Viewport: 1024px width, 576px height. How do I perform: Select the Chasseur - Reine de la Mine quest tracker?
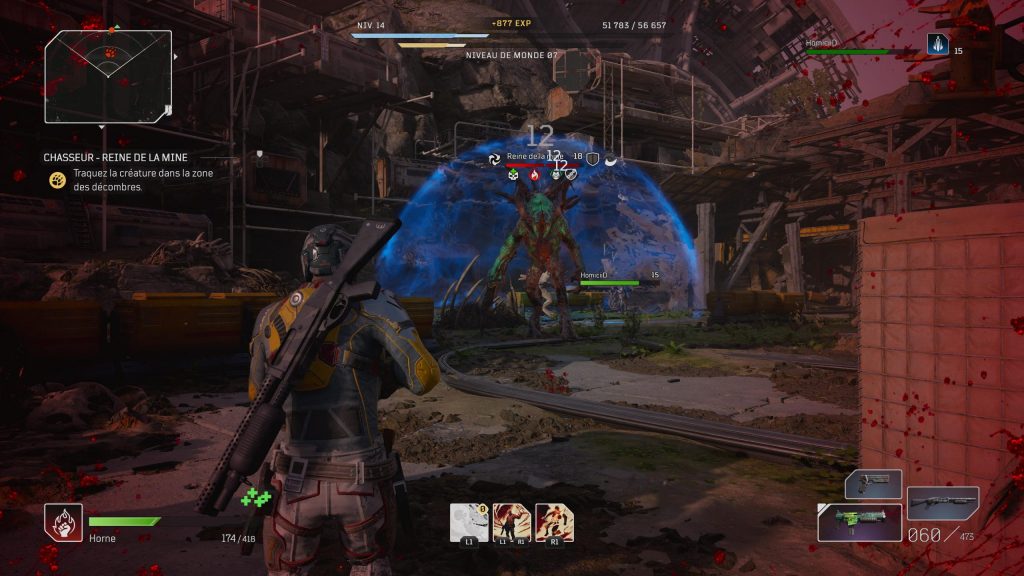tap(115, 157)
